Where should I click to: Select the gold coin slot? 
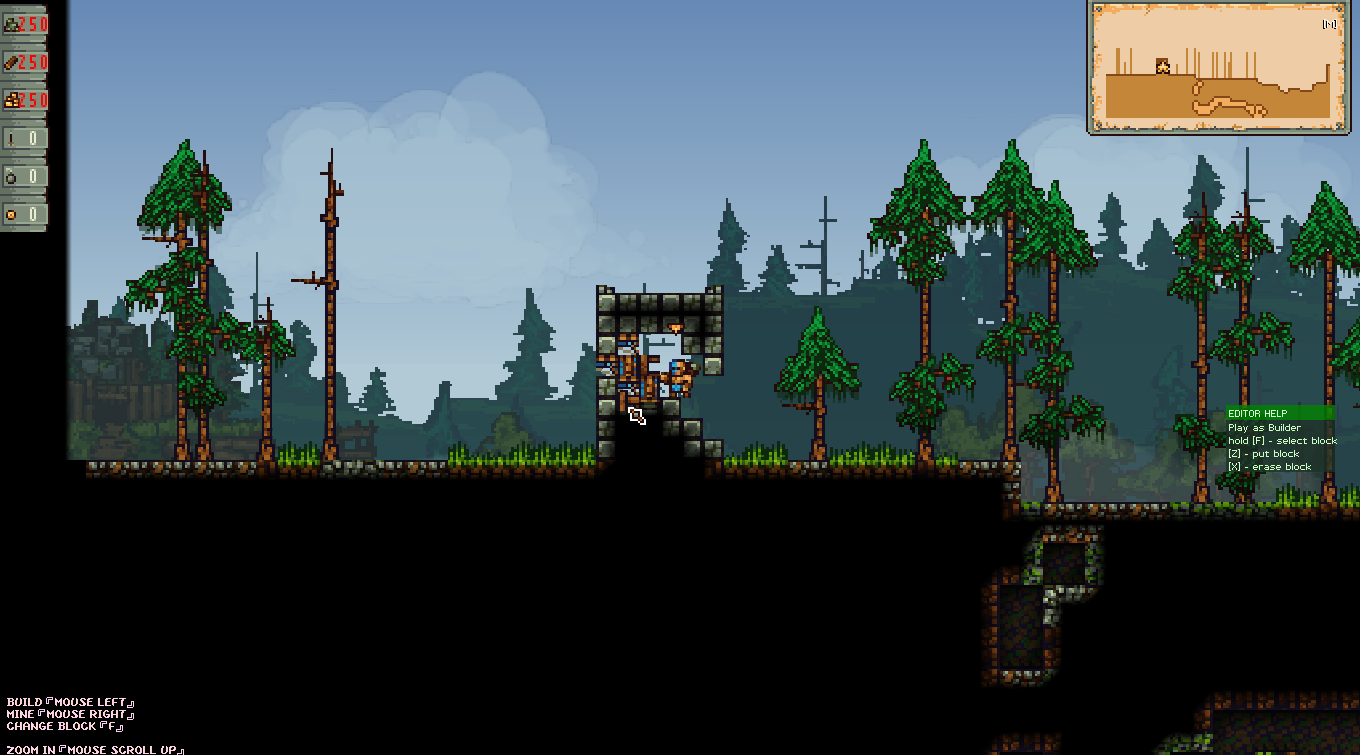(x=25, y=214)
